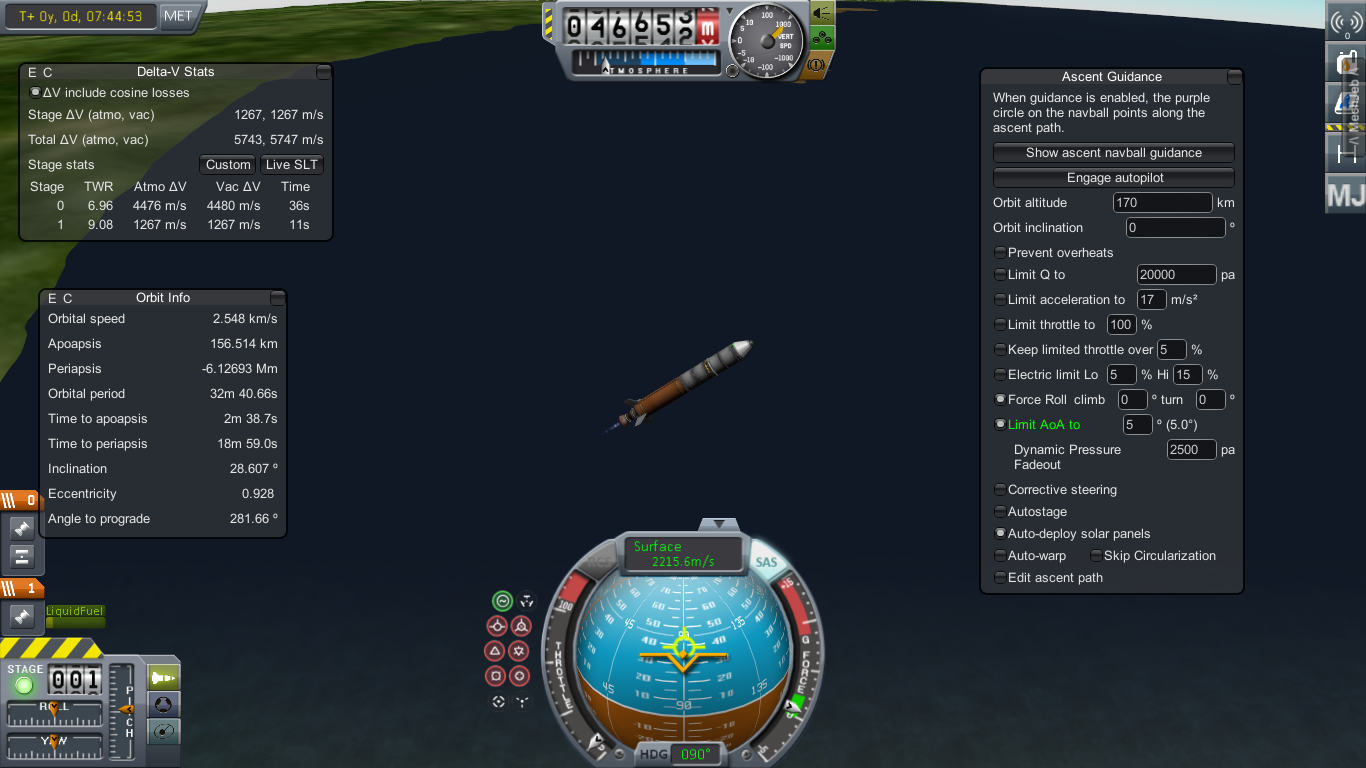Toggle Auto-deploy solar panels

click(1000, 534)
